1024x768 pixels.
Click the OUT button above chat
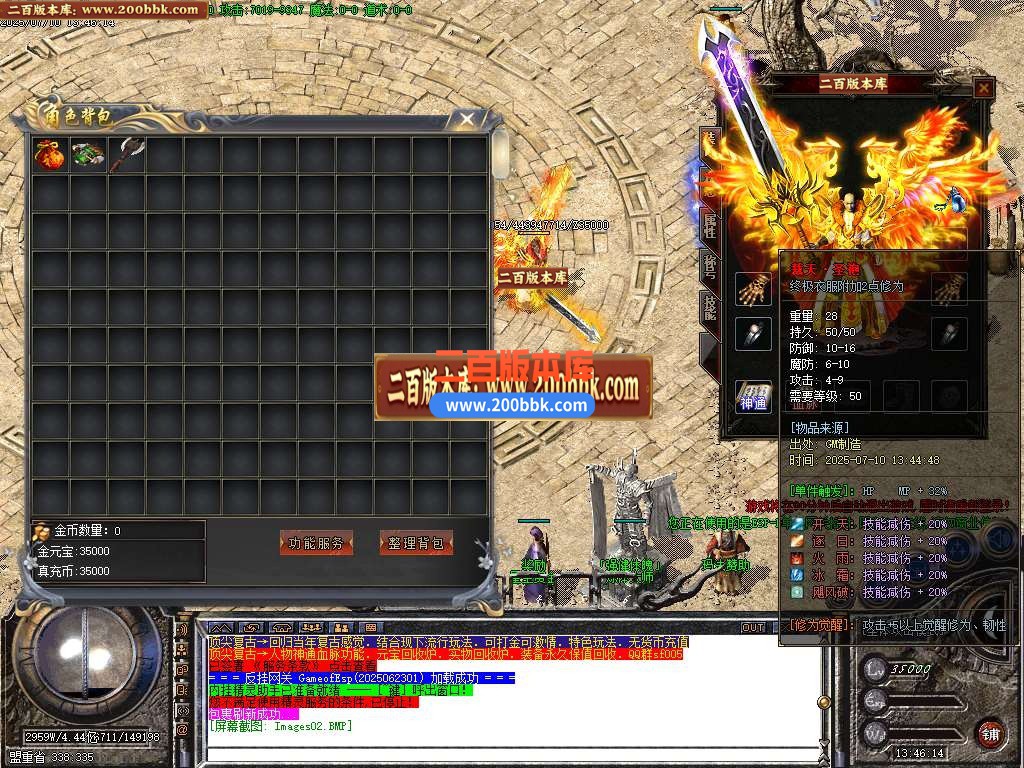click(753, 627)
